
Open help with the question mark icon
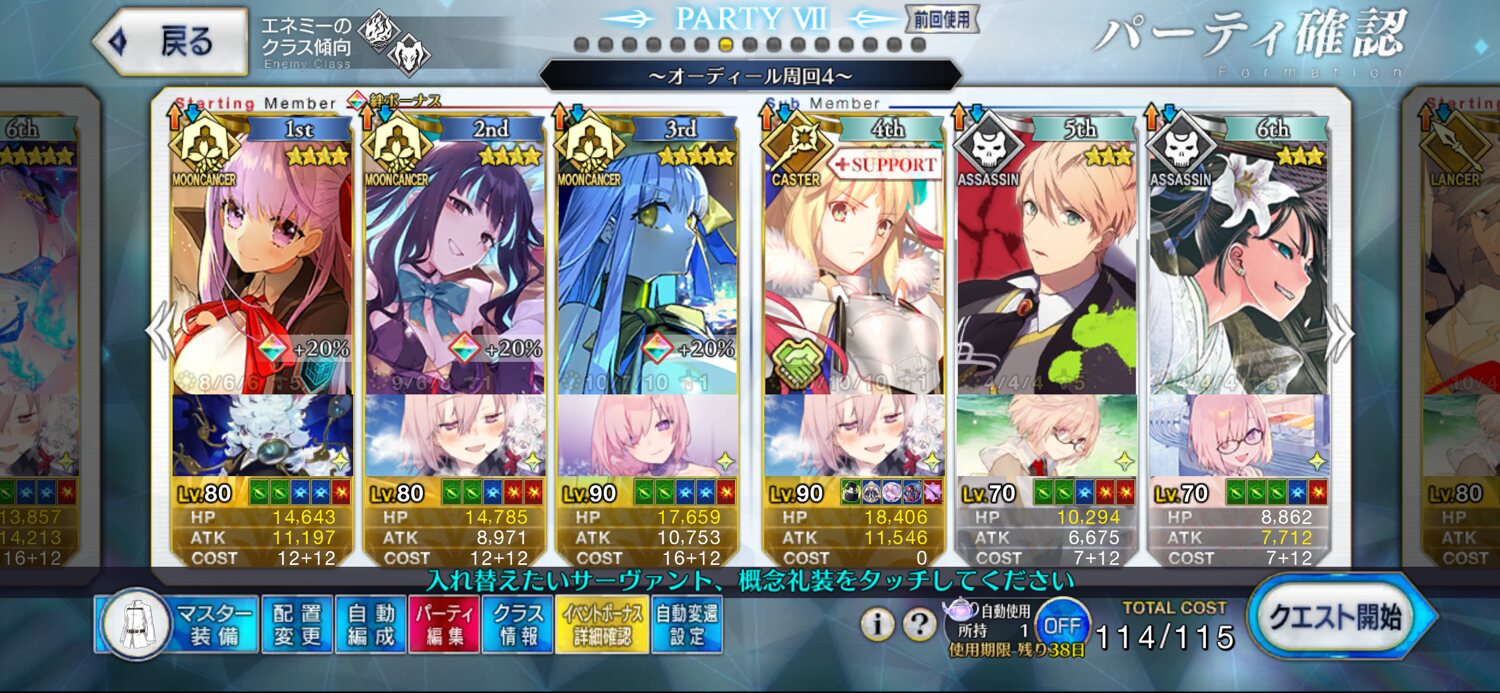[919, 625]
